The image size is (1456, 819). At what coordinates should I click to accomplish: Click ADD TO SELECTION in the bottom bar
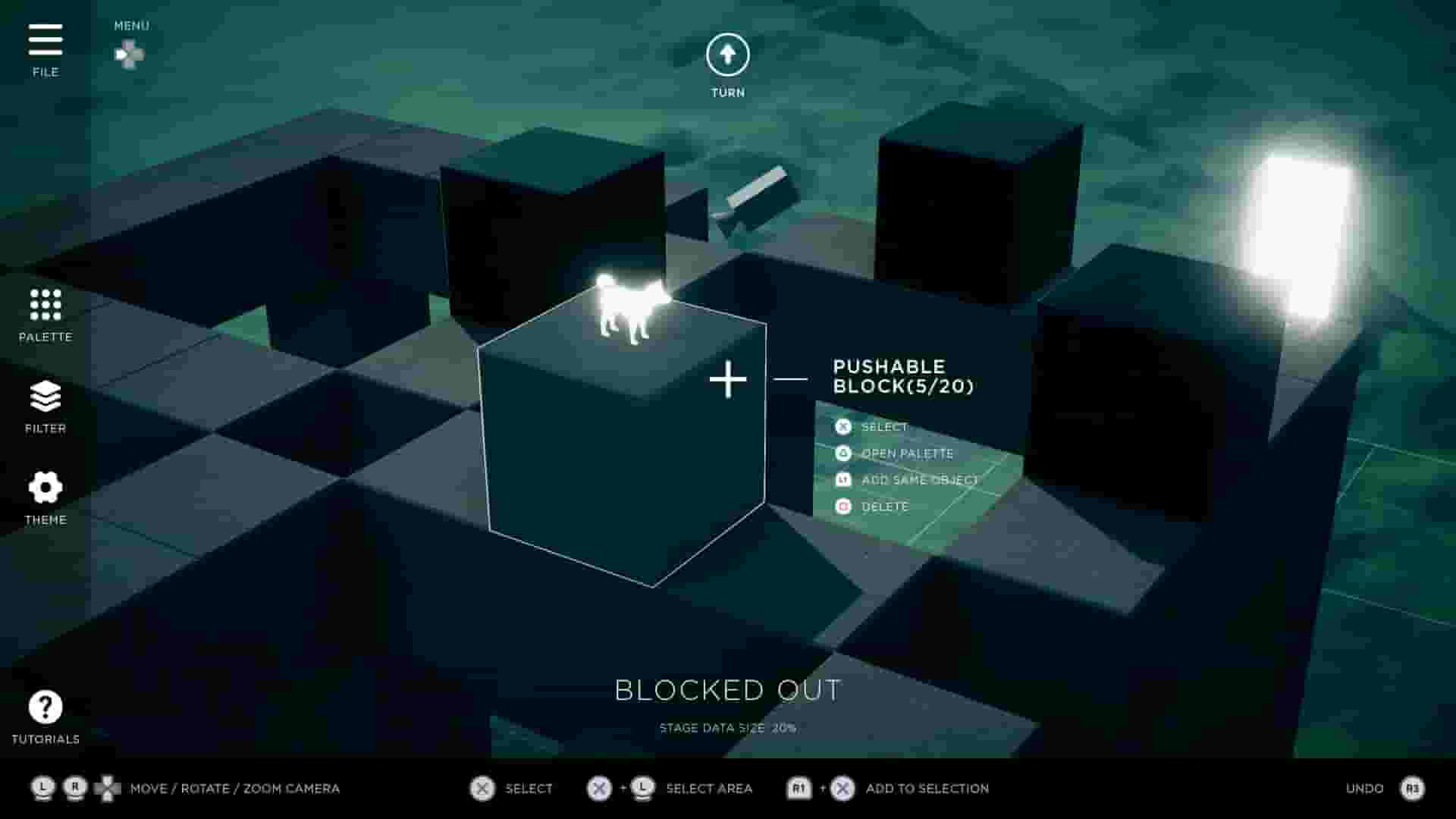pyautogui.click(x=927, y=788)
